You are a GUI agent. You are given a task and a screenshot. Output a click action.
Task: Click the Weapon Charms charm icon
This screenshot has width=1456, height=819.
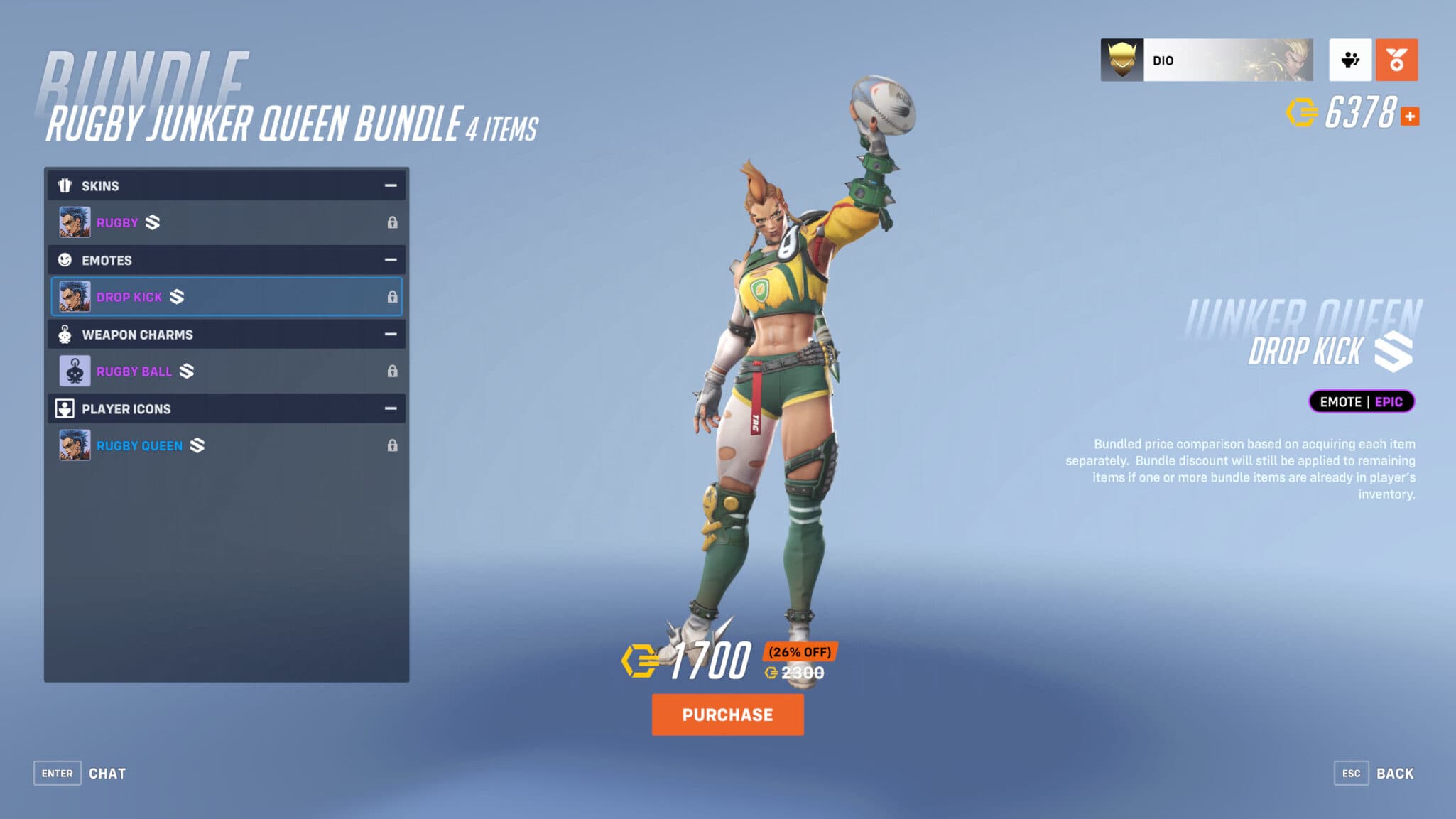point(65,334)
